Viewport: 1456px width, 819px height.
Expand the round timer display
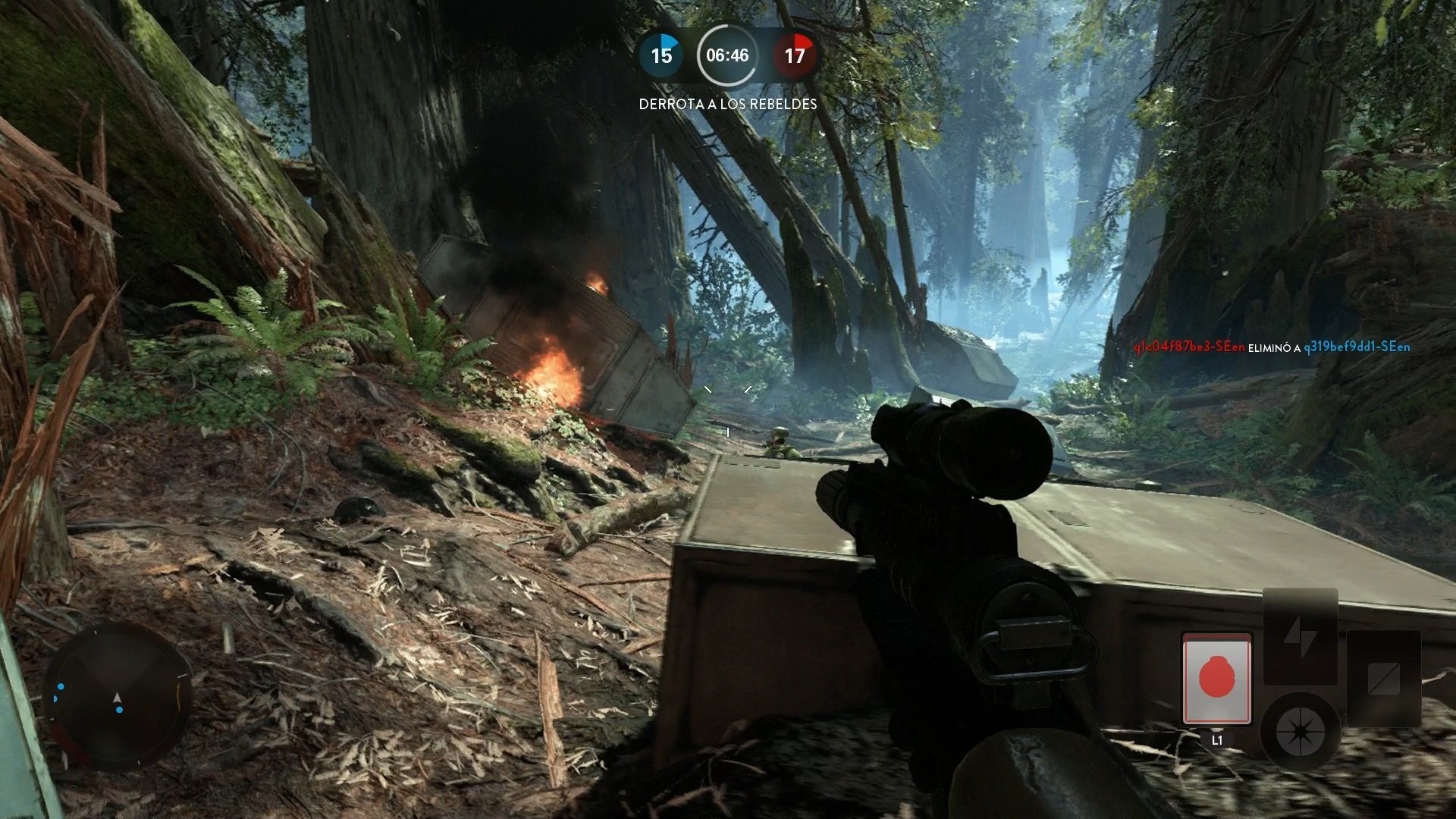point(726,55)
